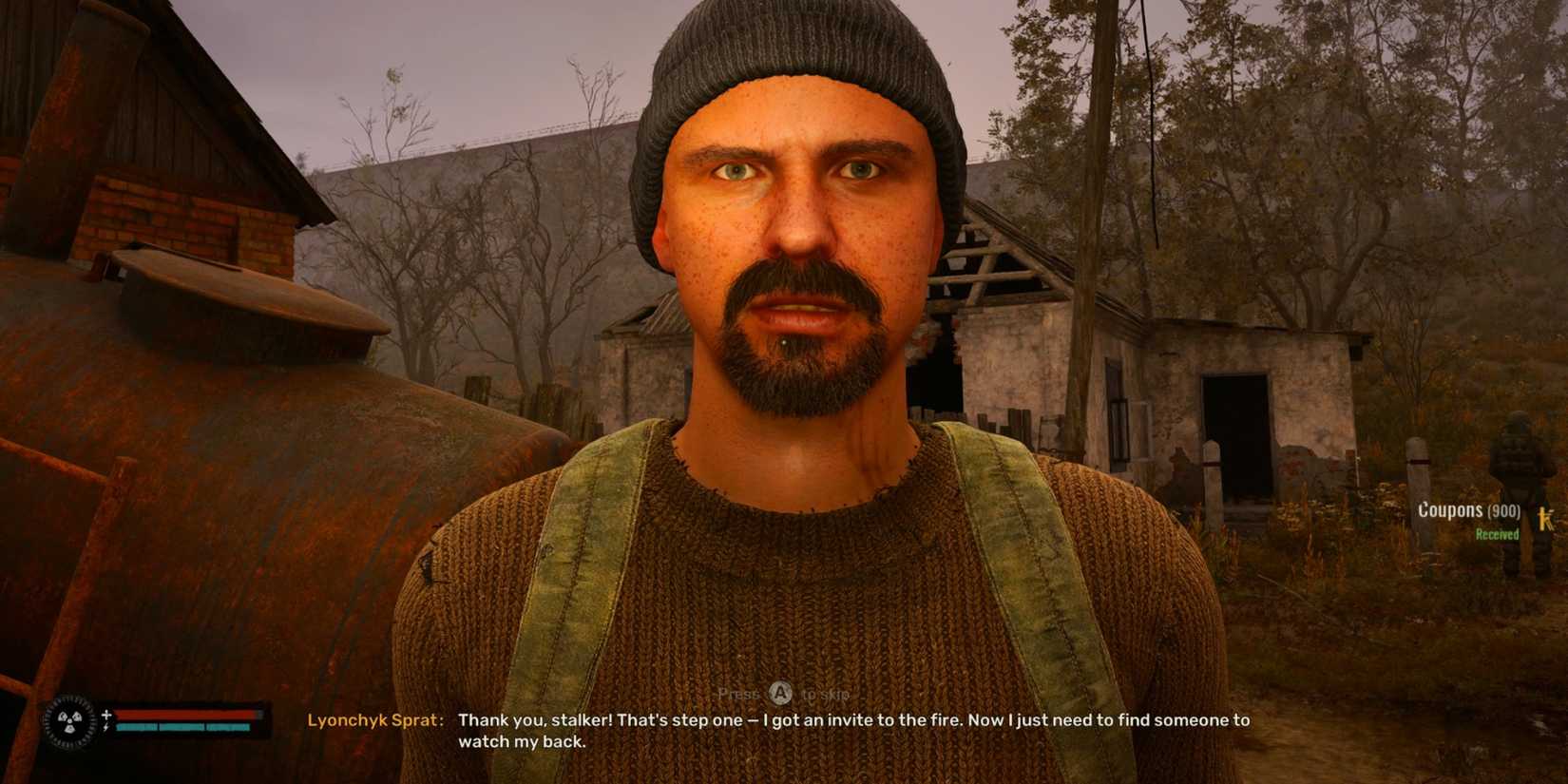Select the speaker name Lyonchyk Sprat
The image size is (1568, 784).
click(x=373, y=721)
